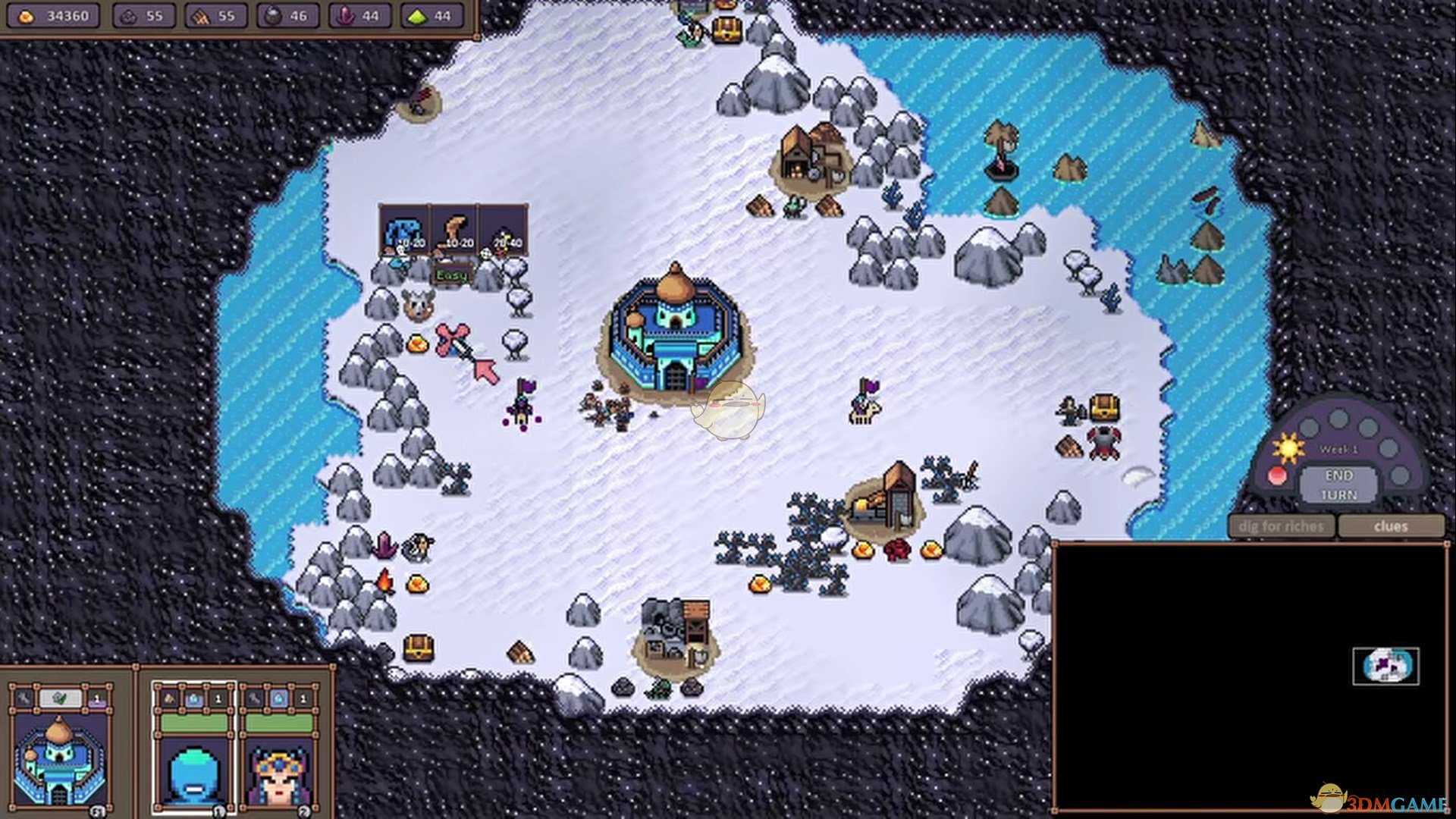Click the minimap viewport

[x=1385, y=667]
